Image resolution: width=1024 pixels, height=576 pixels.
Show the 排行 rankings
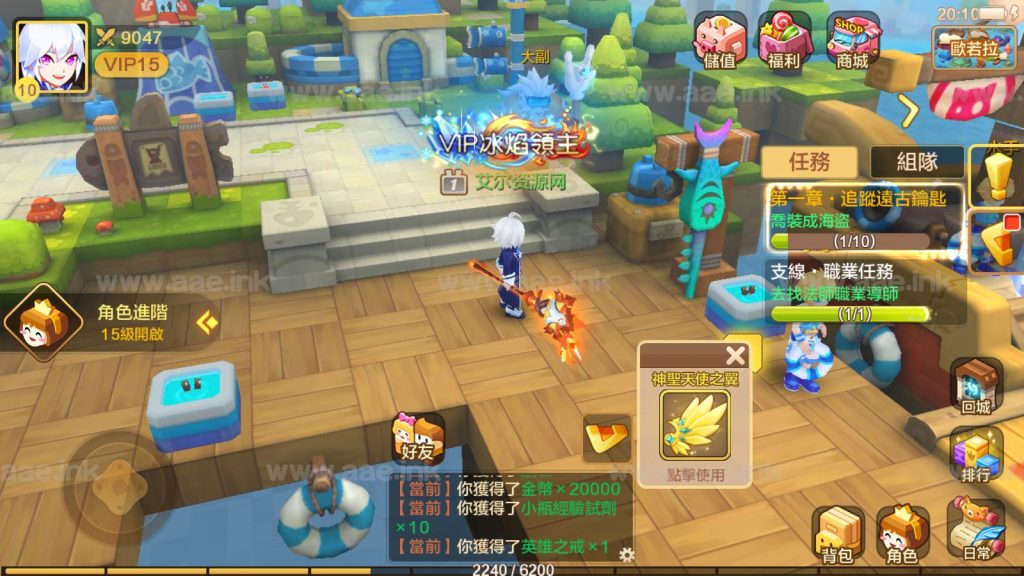point(974,455)
